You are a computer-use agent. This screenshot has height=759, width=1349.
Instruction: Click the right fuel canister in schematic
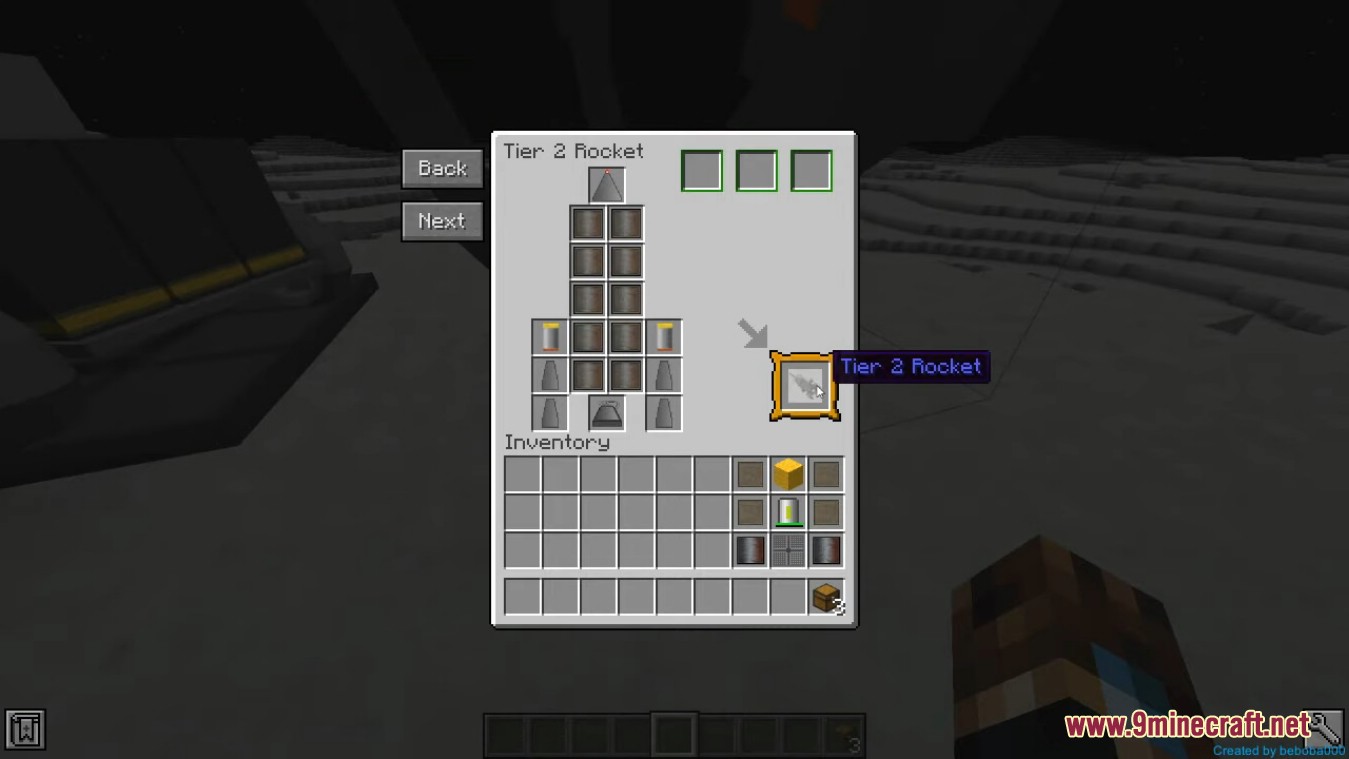(x=663, y=337)
